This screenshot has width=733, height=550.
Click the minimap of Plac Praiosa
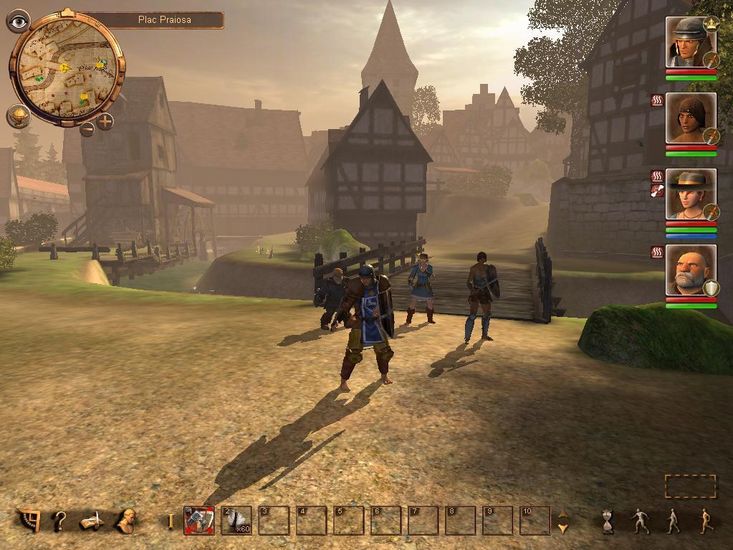[x=66, y=66]
